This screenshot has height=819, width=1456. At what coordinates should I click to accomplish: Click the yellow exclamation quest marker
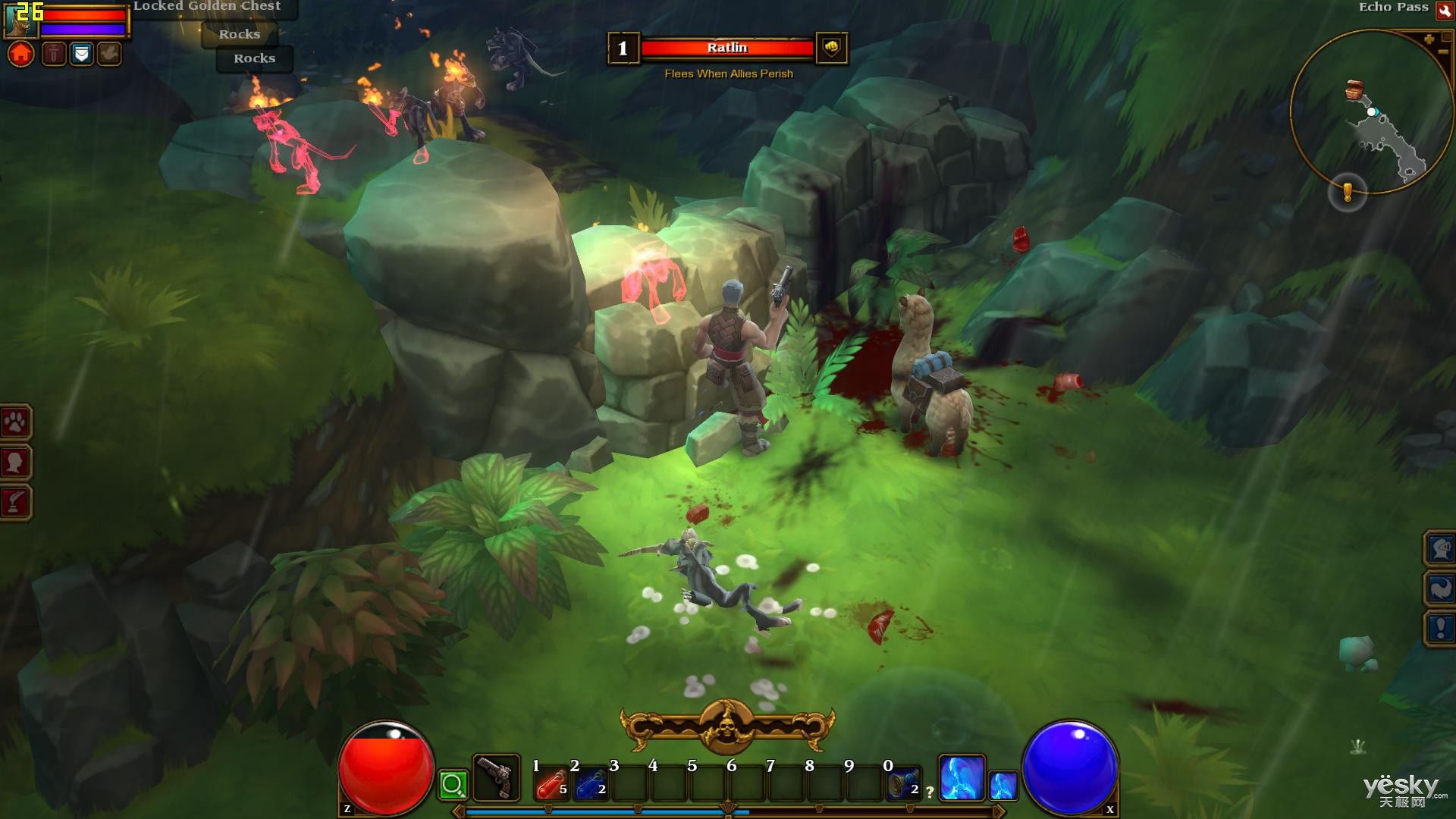tap(1348, 193)
